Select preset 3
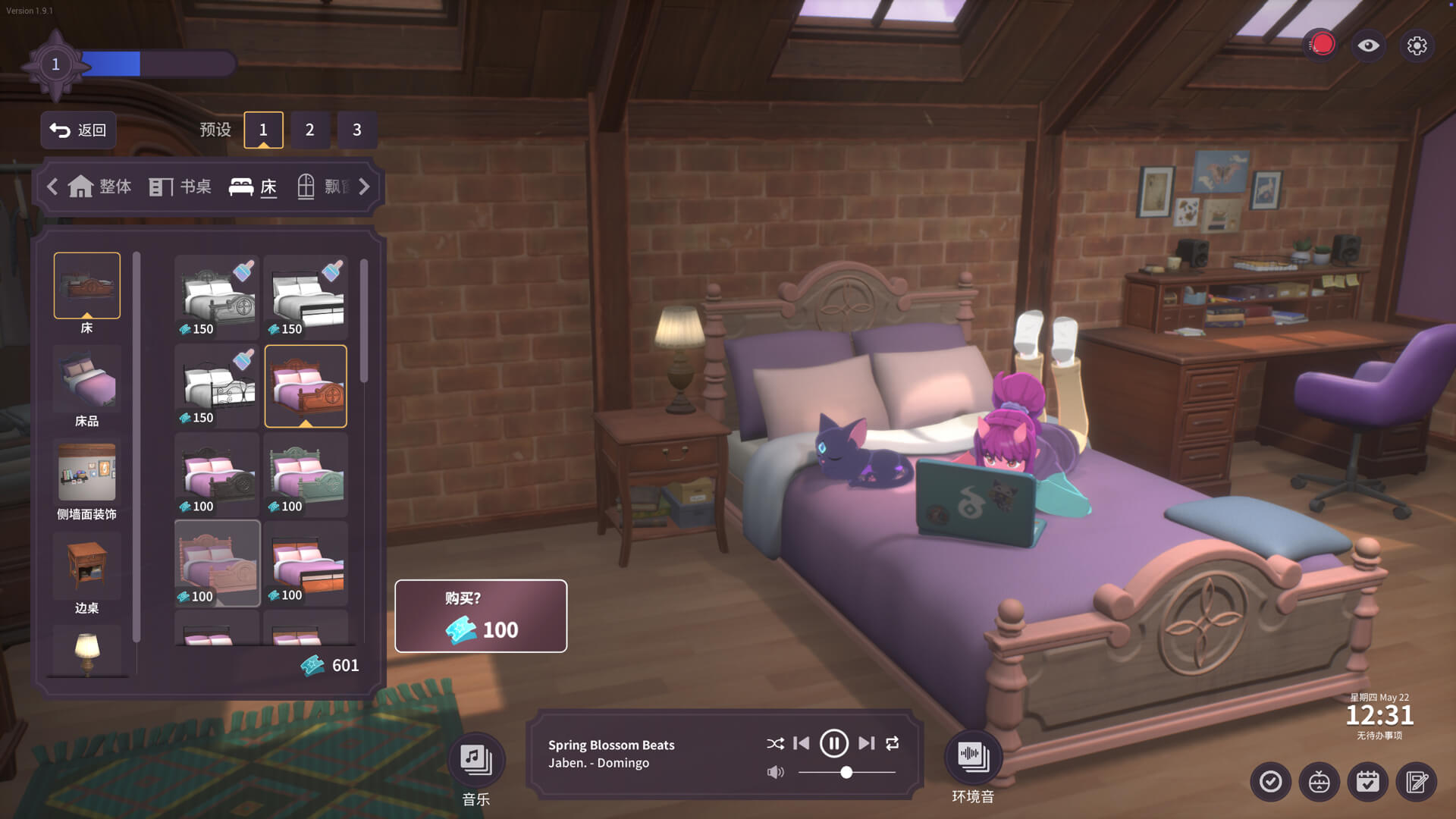Viewport: 1456px width, 819px height. point(356,130)
